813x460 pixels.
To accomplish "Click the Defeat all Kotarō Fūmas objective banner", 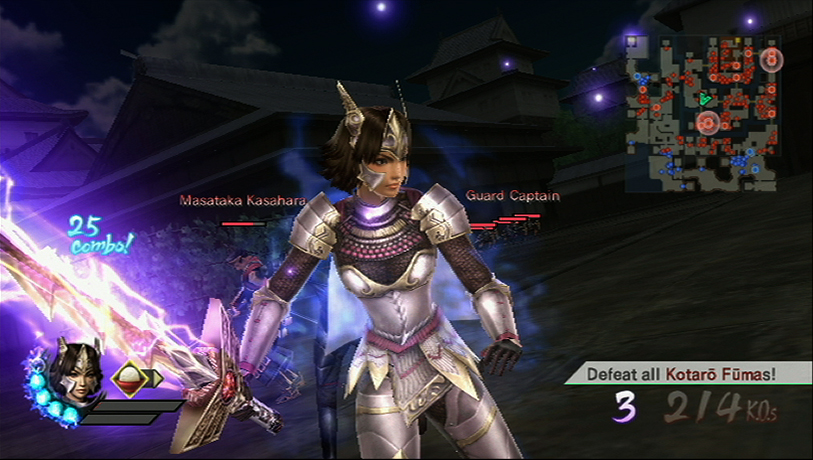I will tap(689, 375).
